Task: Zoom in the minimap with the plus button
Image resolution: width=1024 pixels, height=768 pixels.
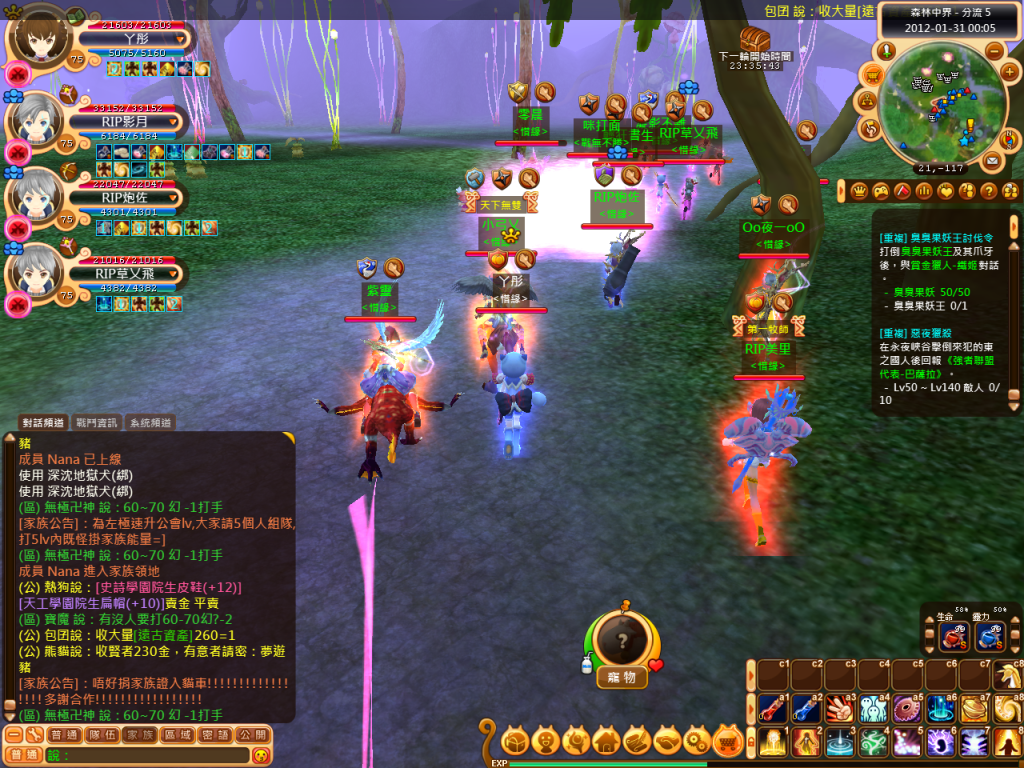Action: coord(1008,74)
